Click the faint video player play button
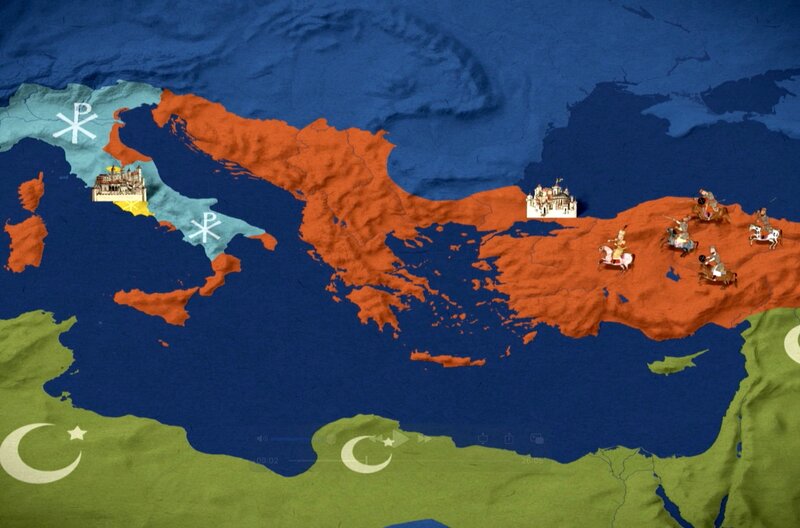 click(x=399, y=438)
